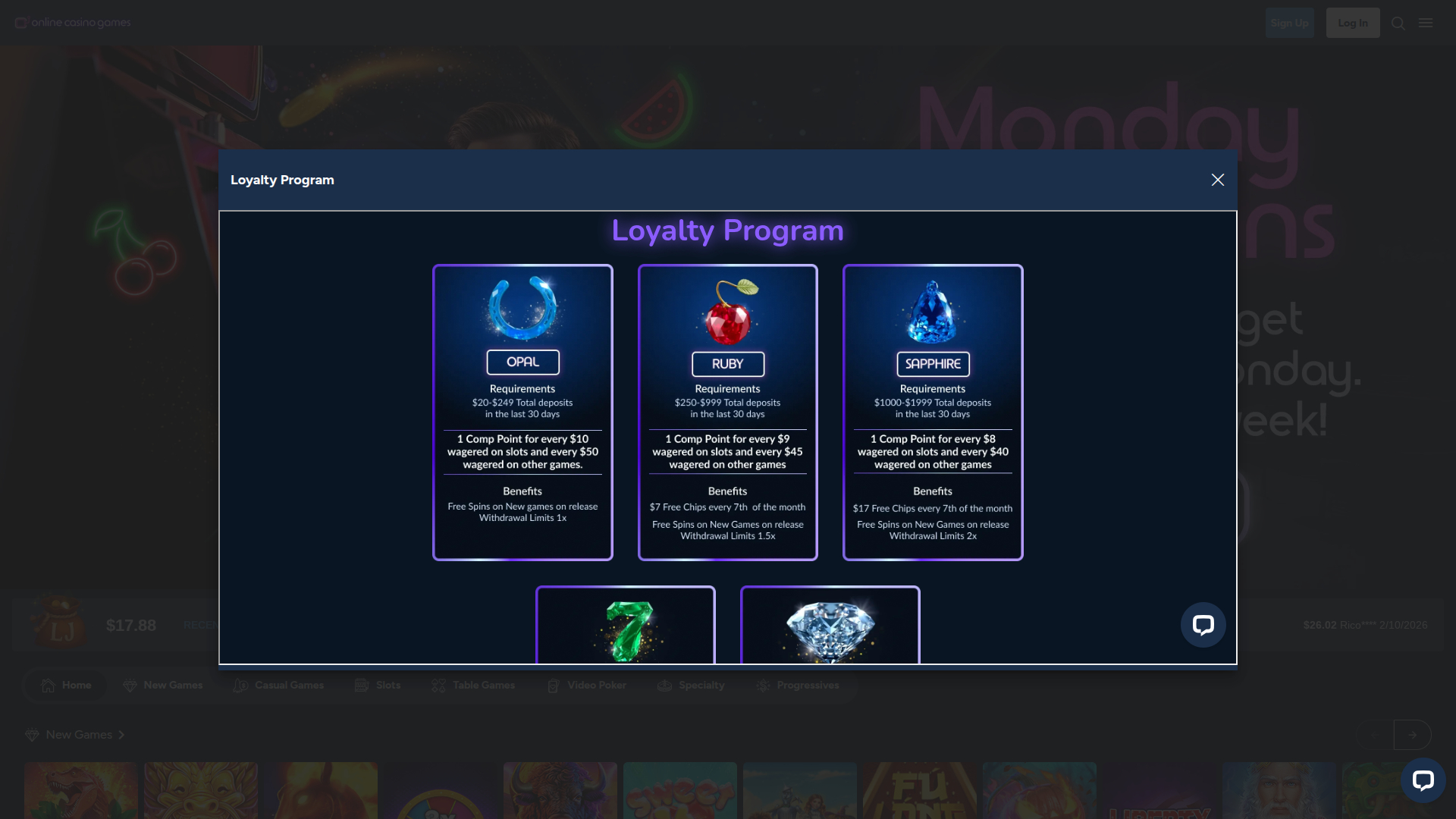The height and width of the screenshot is (819, 1456).
Task: Click the Sign Up button
Action: click(1289, 23)
